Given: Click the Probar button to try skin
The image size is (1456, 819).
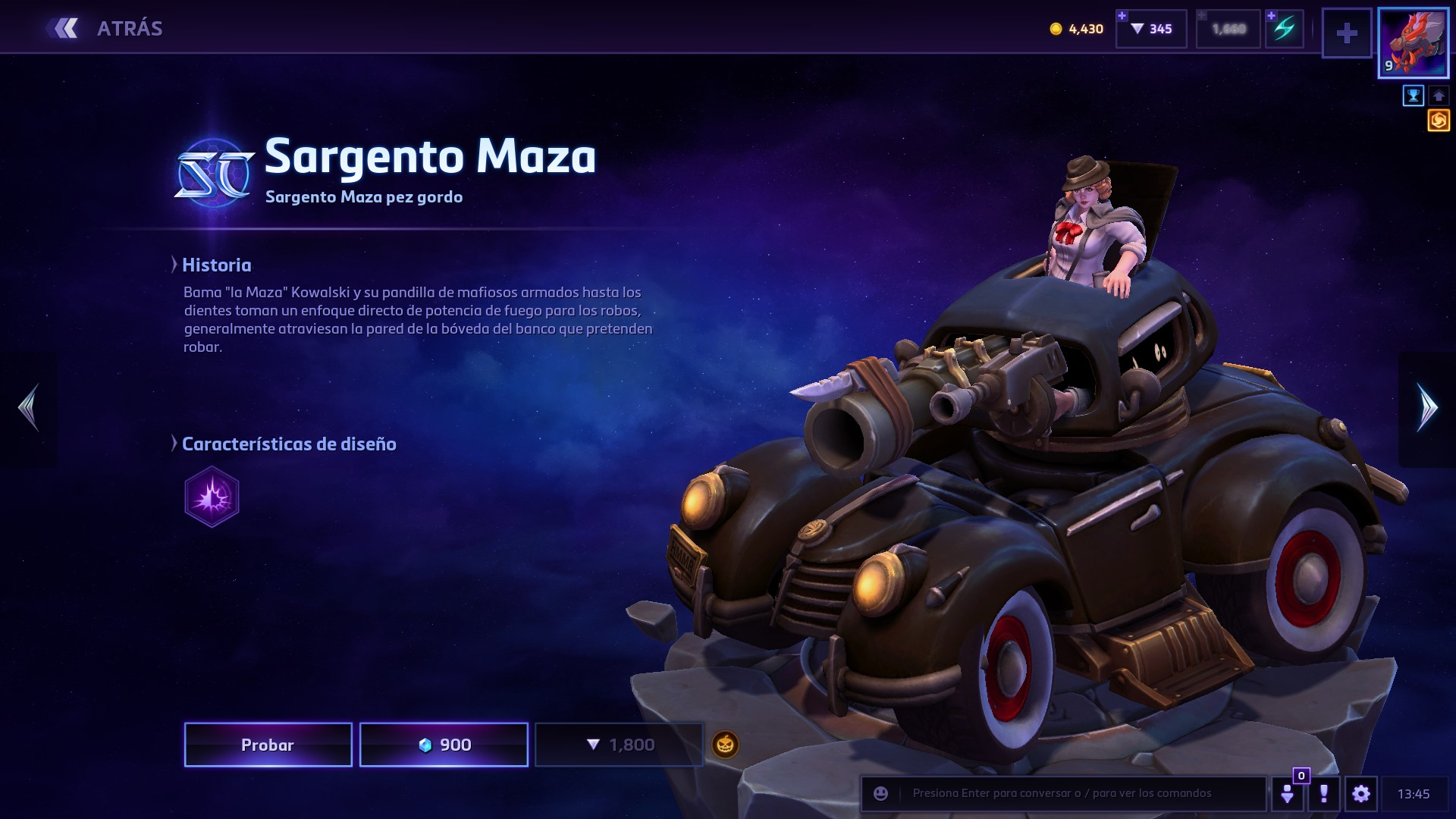Looking at the screenshot, I should point(268,745).
